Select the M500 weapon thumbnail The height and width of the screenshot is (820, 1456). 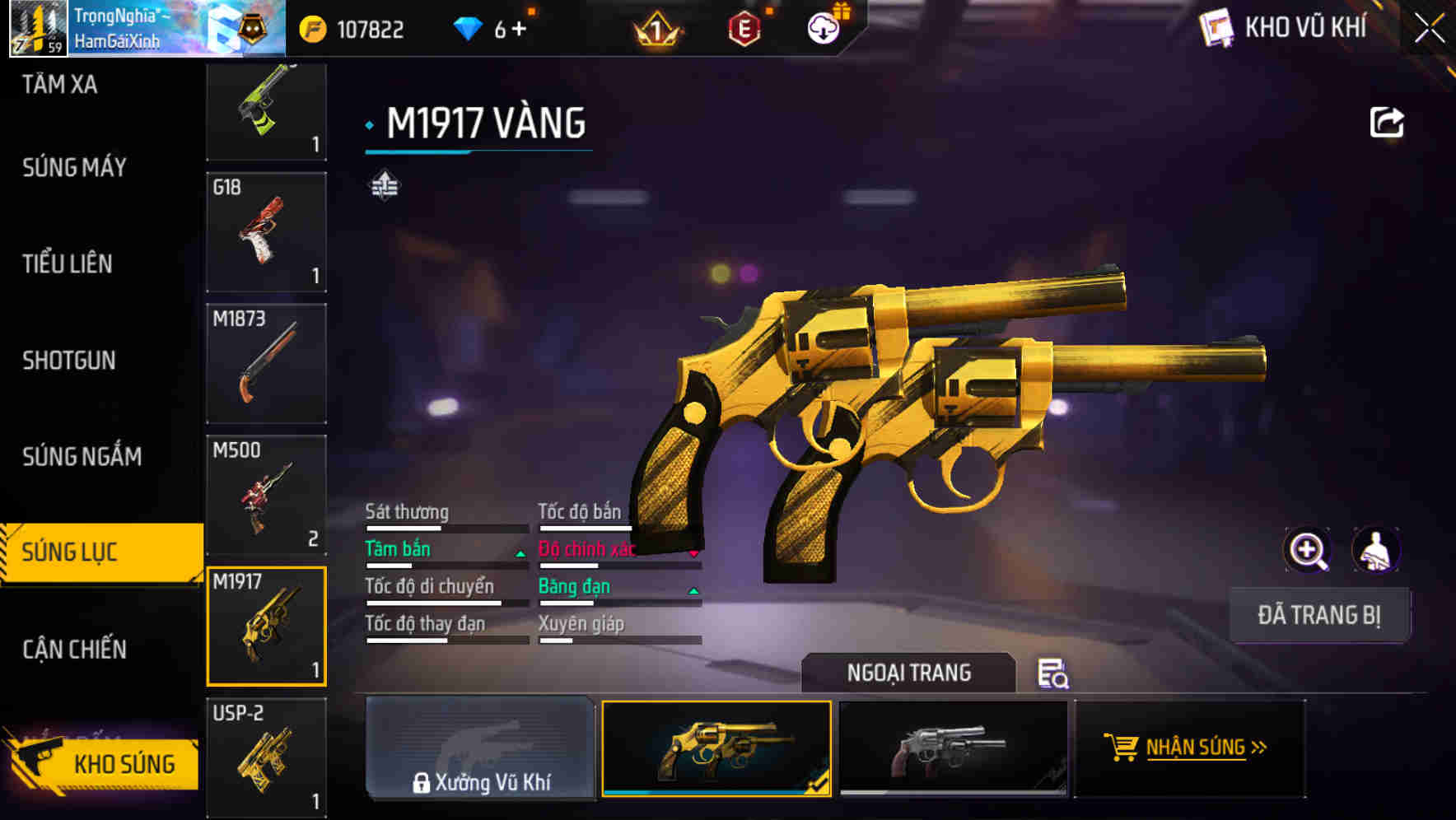point(265,494)
